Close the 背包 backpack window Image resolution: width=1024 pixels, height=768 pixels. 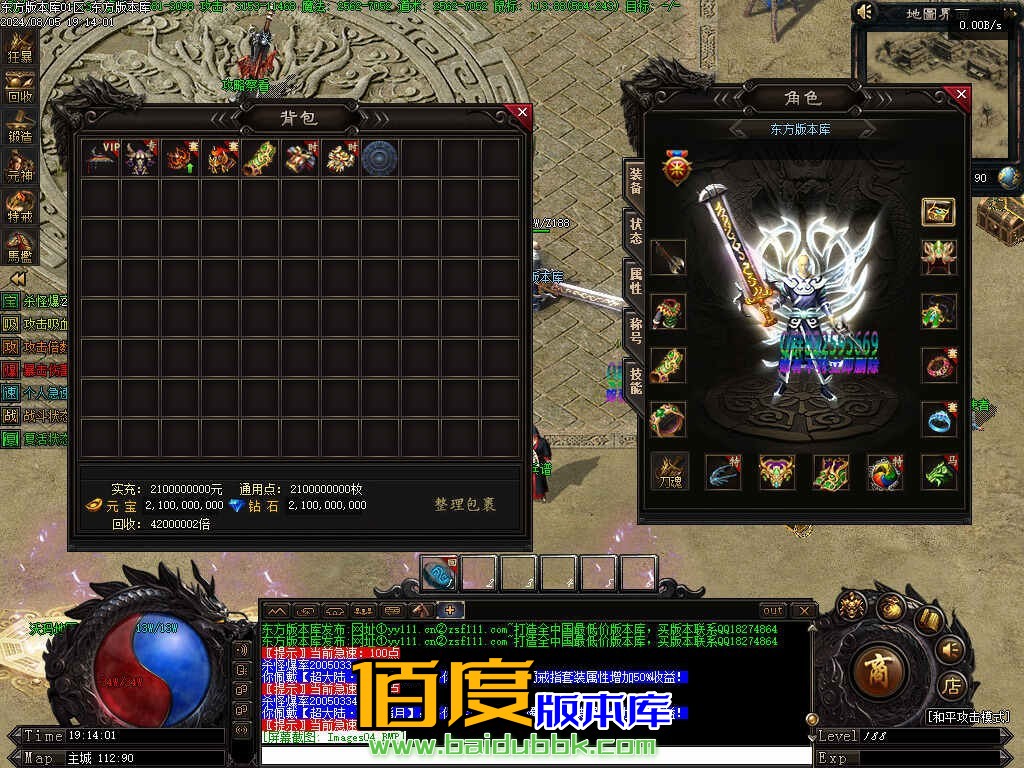tap(519, 112)
